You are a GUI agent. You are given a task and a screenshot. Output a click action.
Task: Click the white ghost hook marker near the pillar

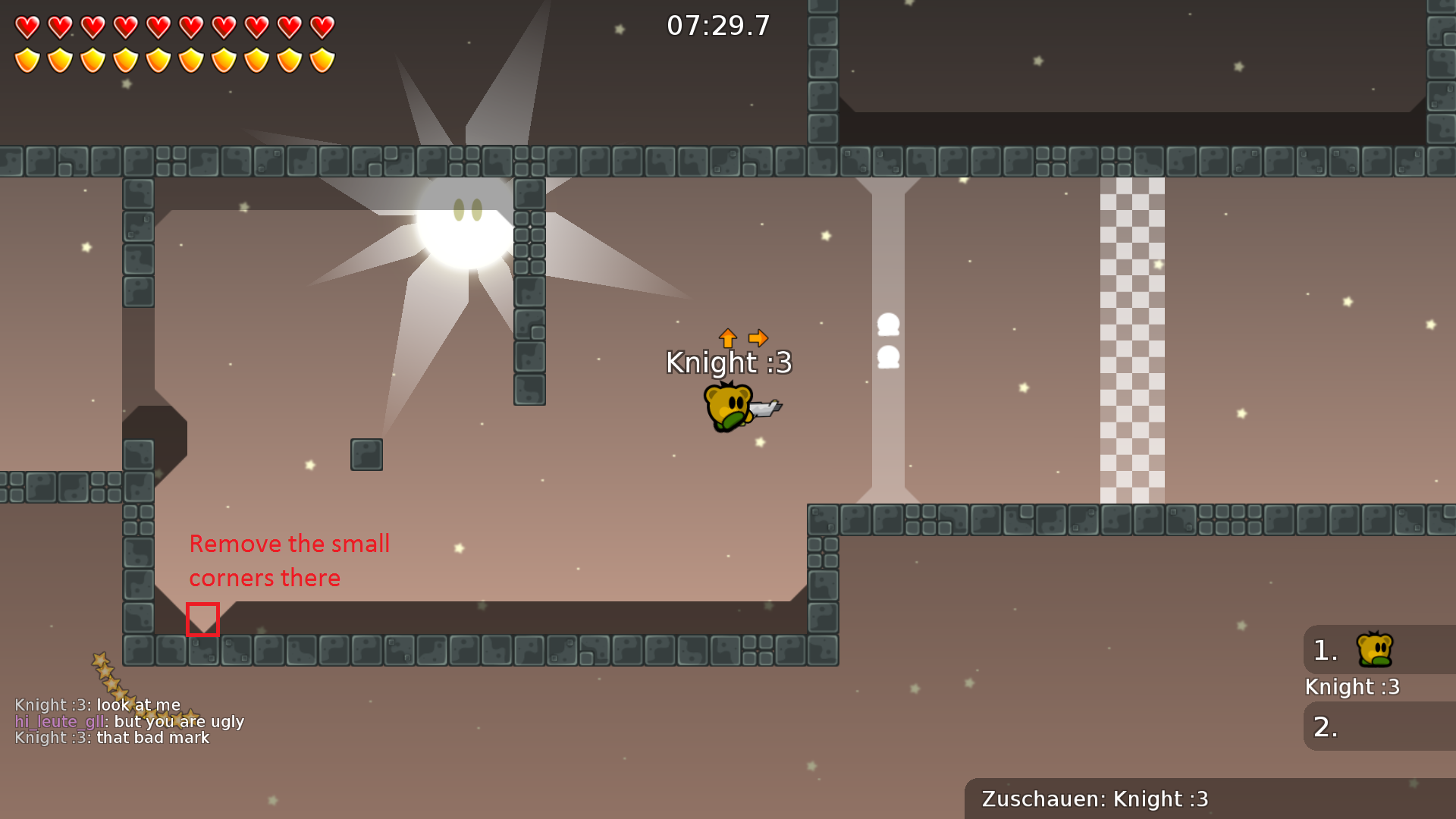[x=887, y=326]
